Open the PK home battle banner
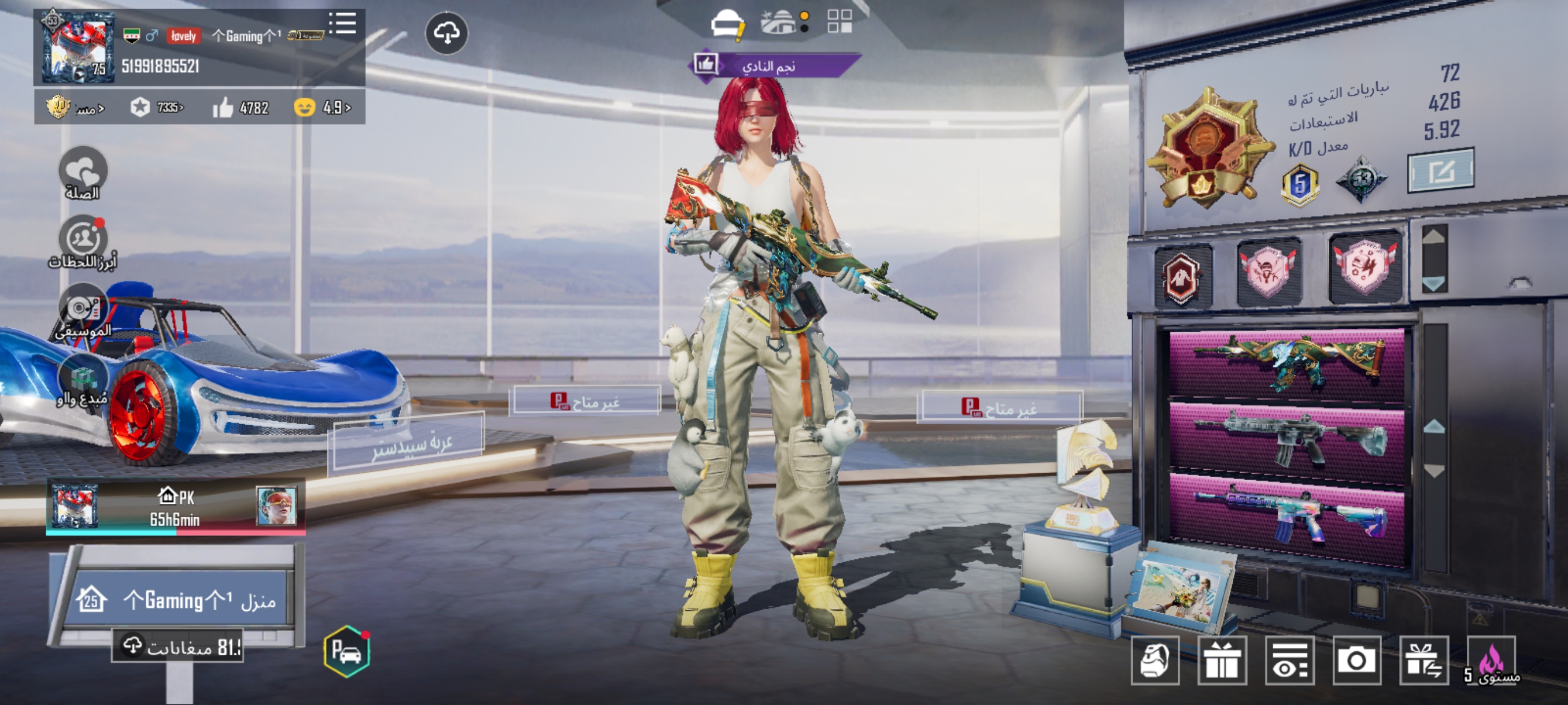This screenshot has height=705, width=1568. tap(175, 507)
